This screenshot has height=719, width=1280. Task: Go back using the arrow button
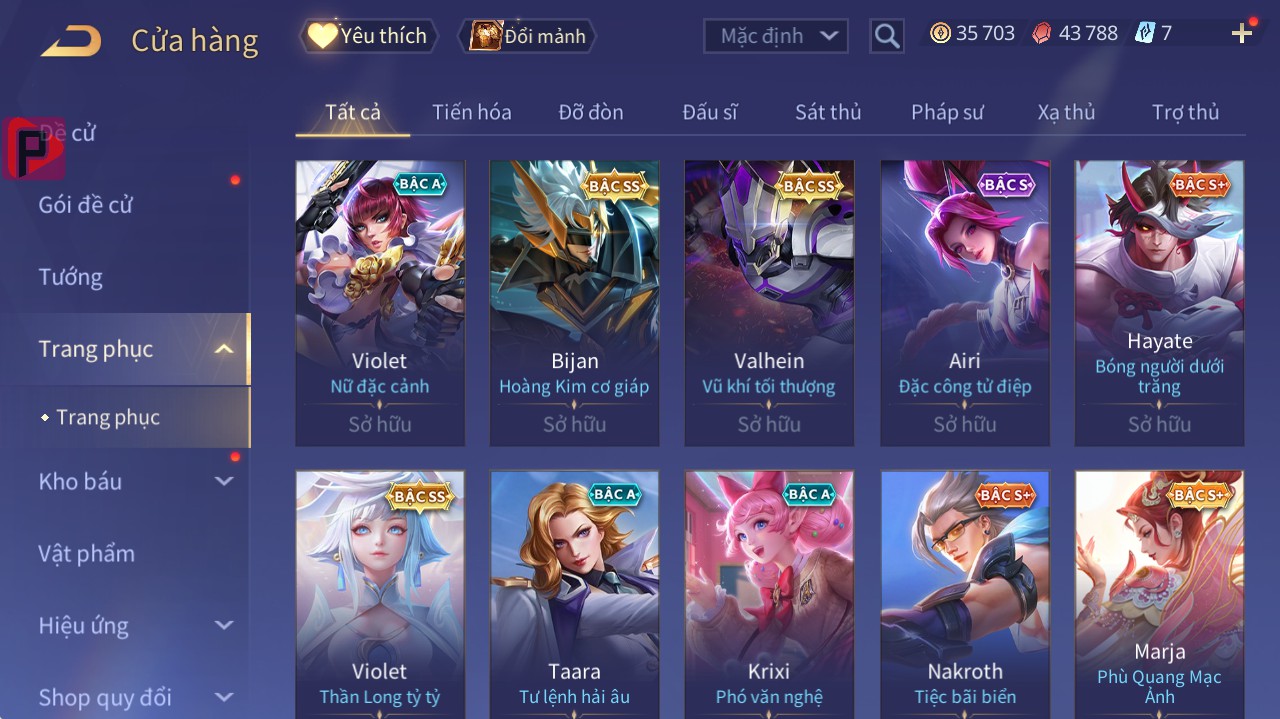pos(71,41)
